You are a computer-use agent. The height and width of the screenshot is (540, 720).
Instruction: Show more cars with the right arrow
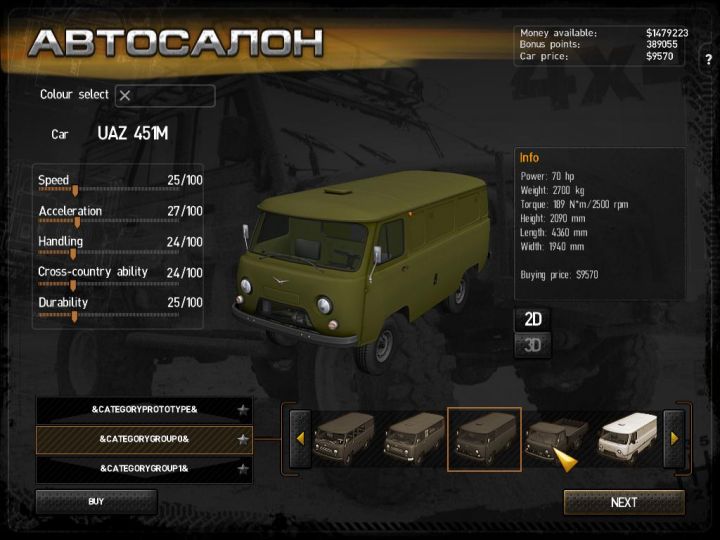coord(674,439)
